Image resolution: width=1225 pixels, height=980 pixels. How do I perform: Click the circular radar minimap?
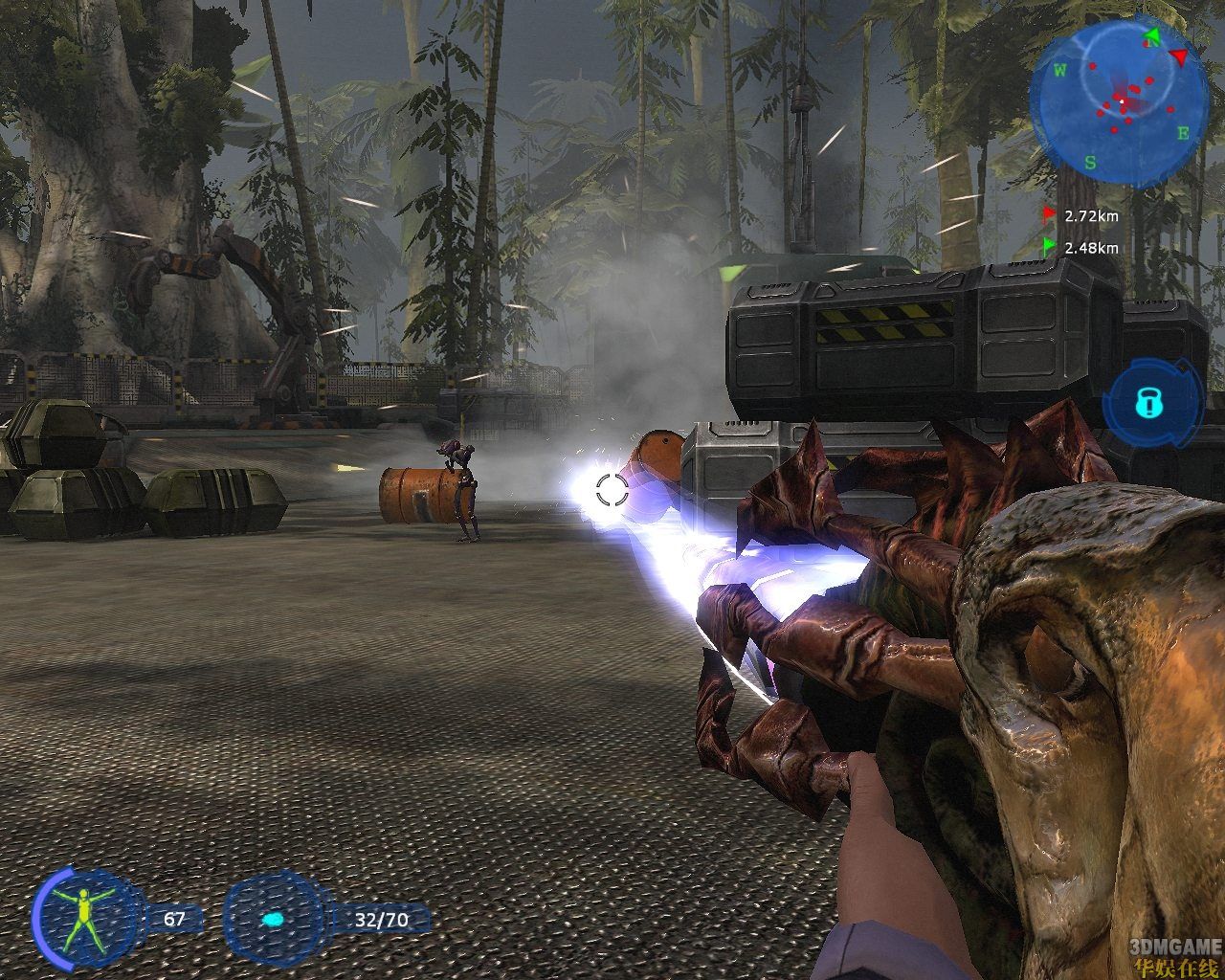click(x=1118, y=96)
